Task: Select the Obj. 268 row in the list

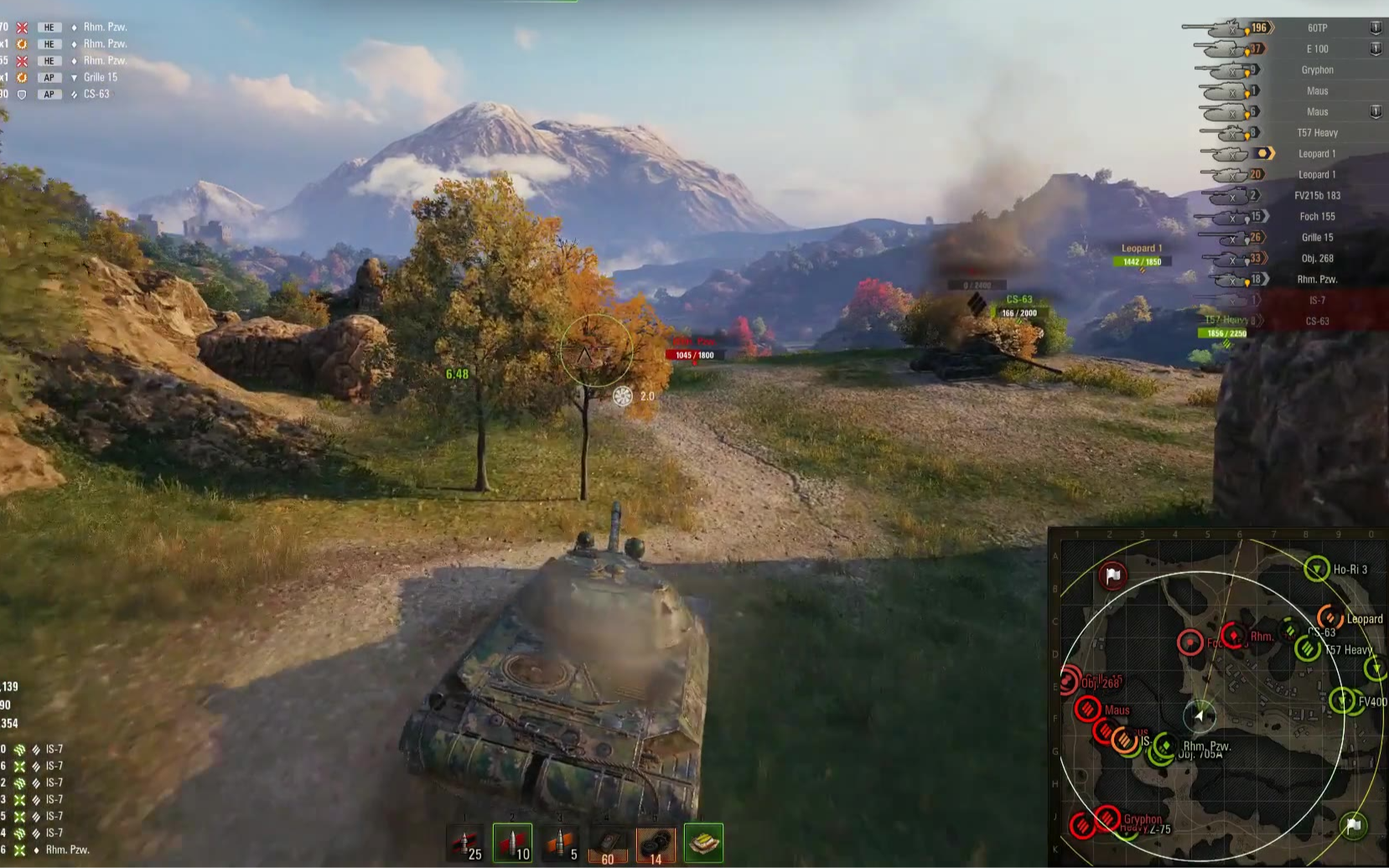Action: (x=1317, y=258)
